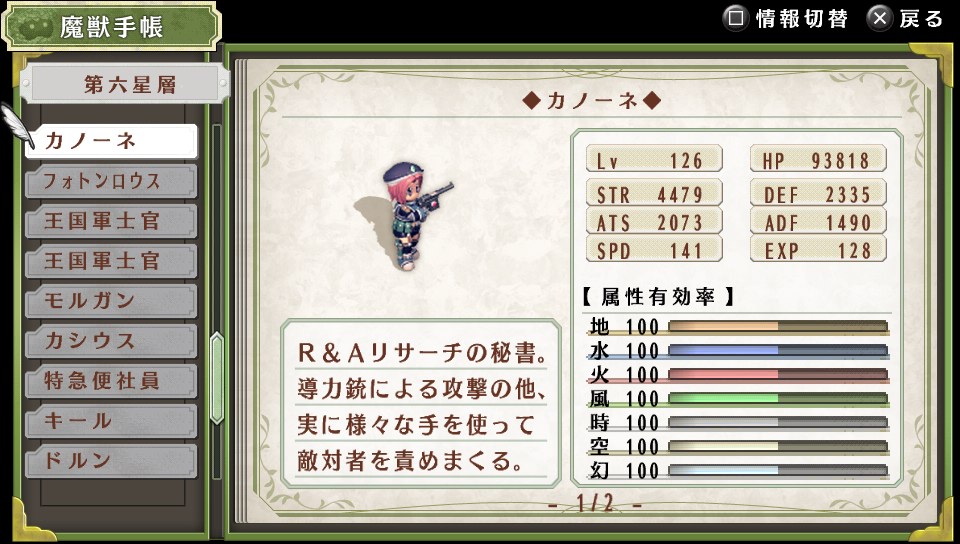
Task: Select the 特急便社員 entry
Action: 111,381
